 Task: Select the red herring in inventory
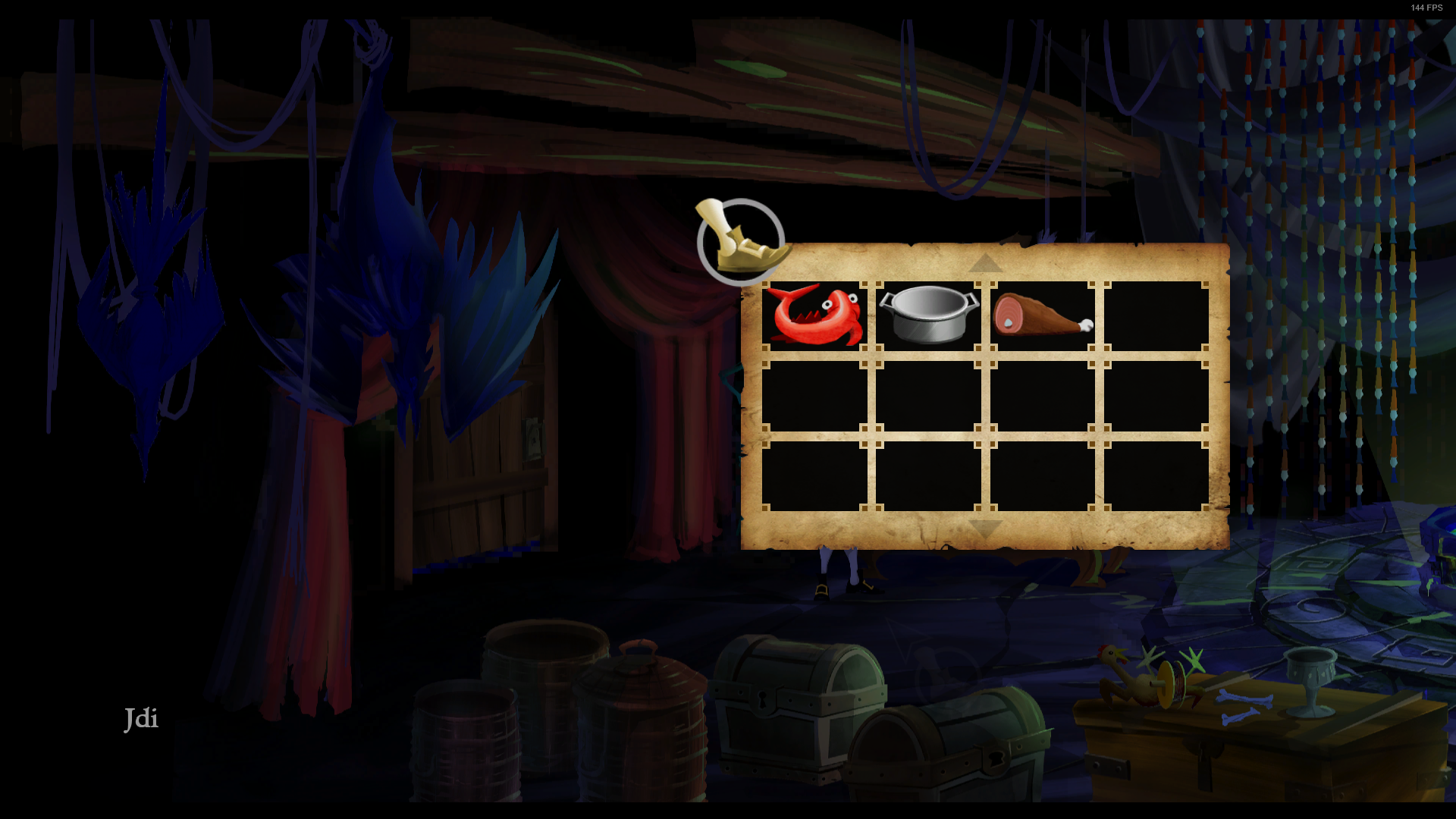814,315
